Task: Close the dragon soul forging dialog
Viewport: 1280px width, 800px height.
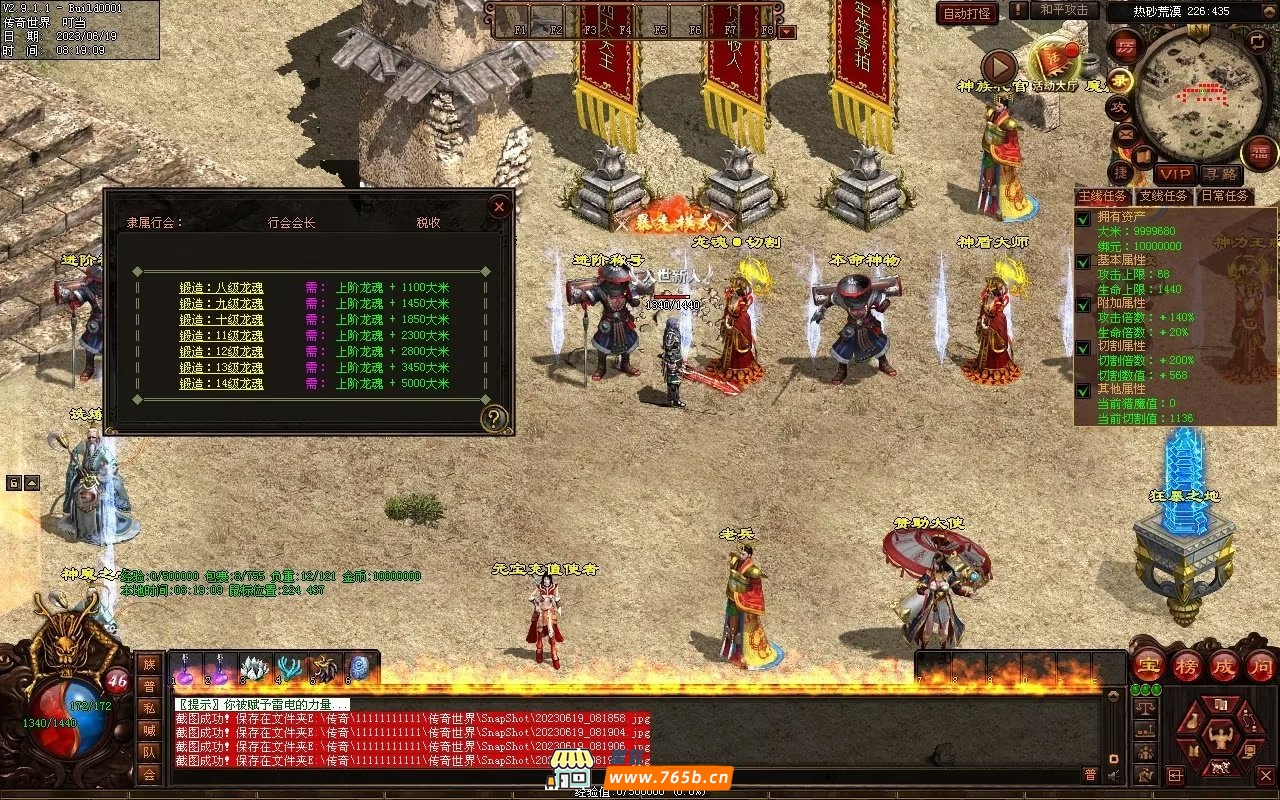Action: click(x=499, y=207)
